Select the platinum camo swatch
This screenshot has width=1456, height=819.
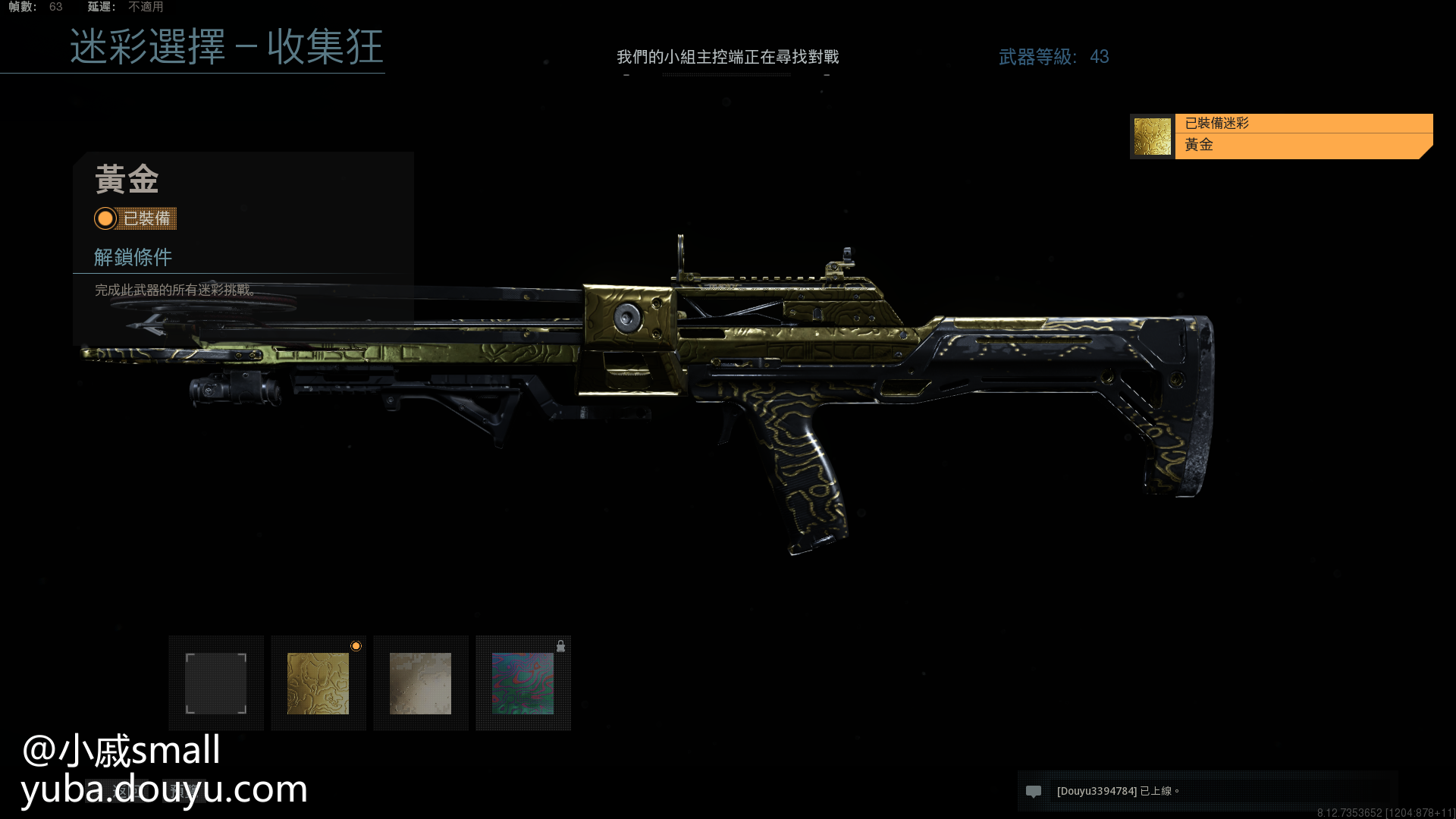coord(421,683)
